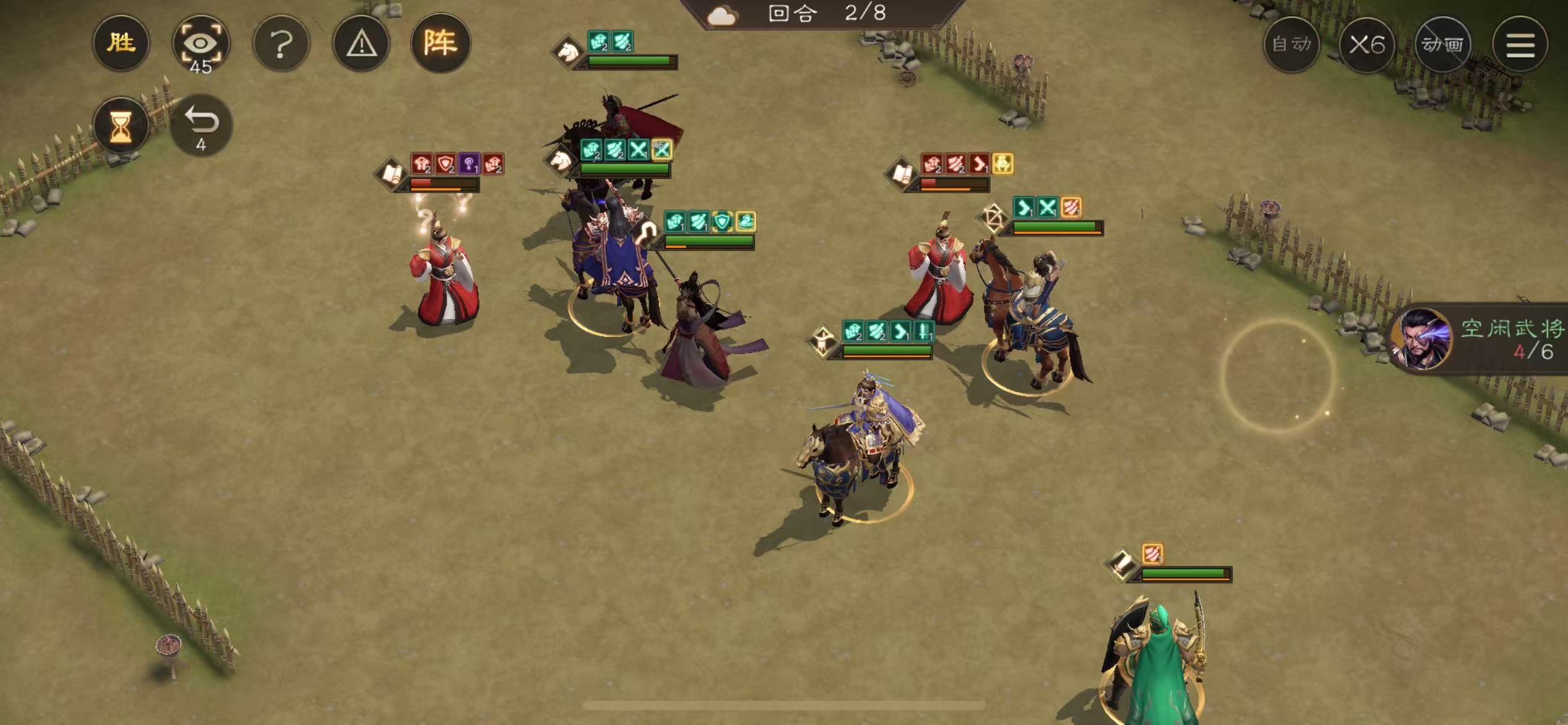This screenshot has width=1568, height=725.
Task: Toggle battle animations with 动画
Action: (x=1443, y=45)
